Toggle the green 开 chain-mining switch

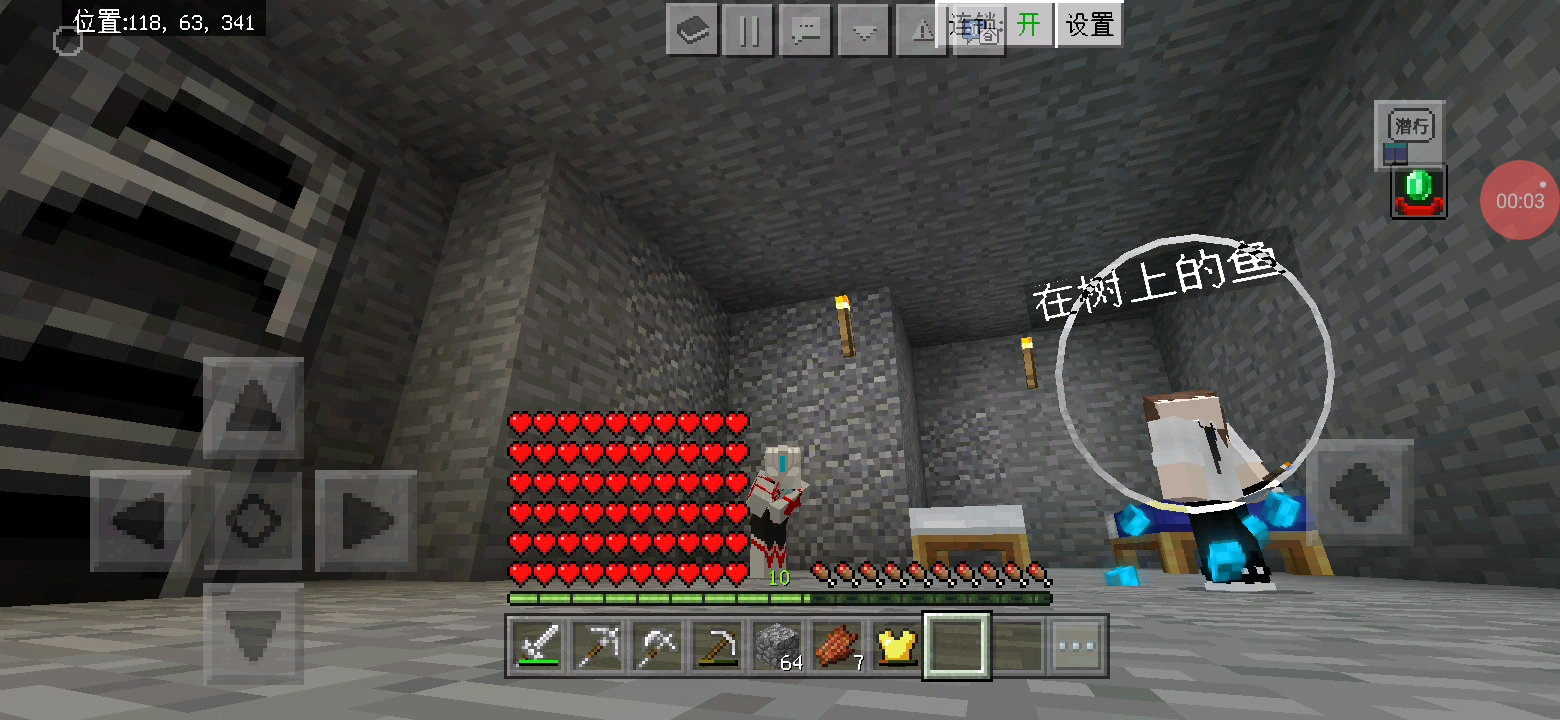tap(1029, 25)
